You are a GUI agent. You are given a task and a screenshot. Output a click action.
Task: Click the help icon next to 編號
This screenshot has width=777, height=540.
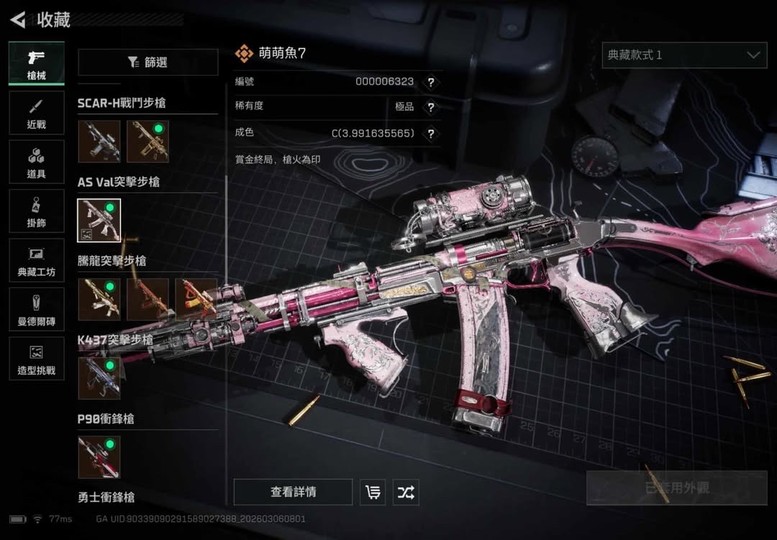click(431, 82)
